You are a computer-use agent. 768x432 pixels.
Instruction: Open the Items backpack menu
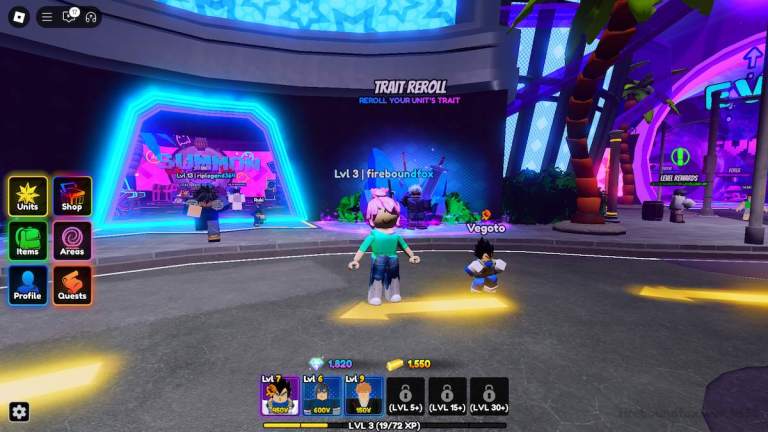pyautogui.click(x=28, y=241)
